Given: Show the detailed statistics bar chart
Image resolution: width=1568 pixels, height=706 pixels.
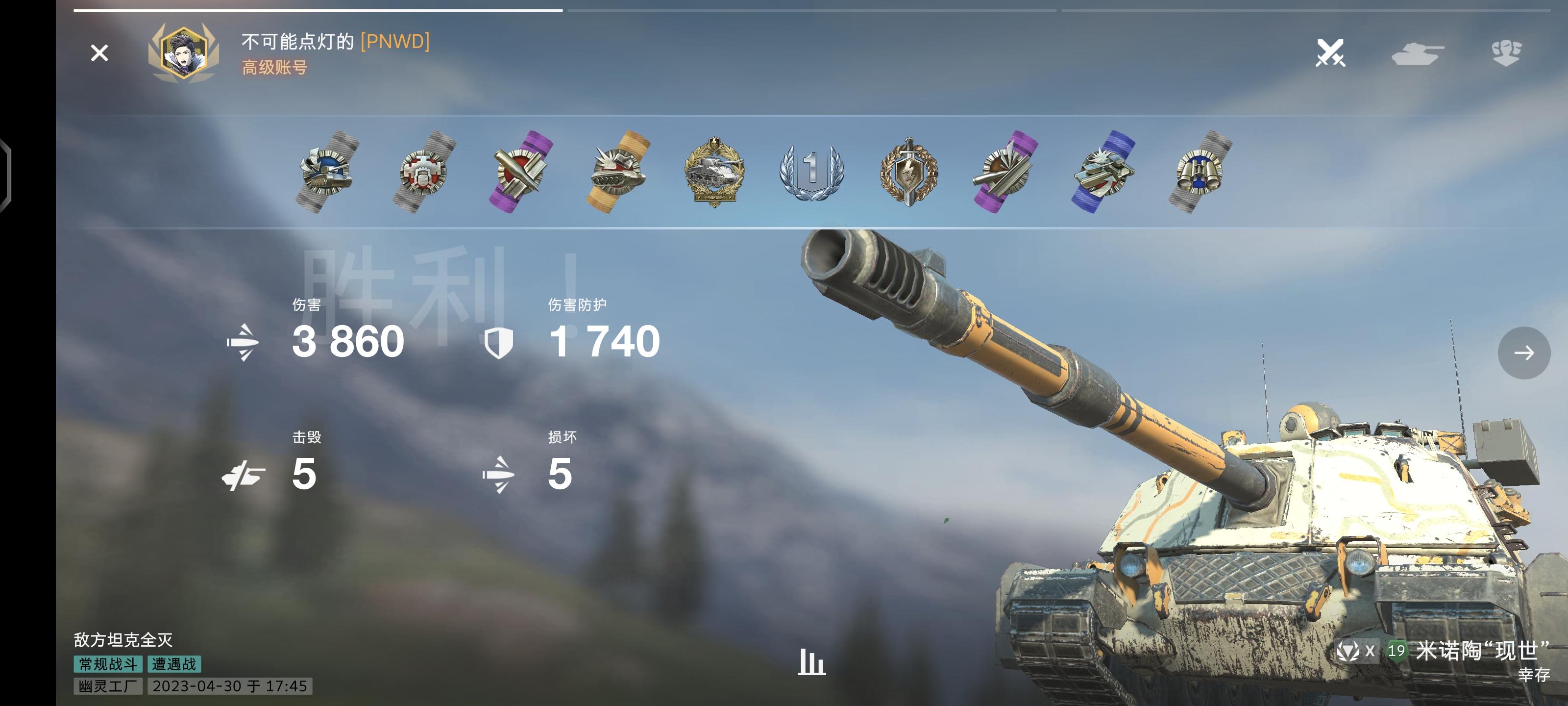Looking at the screenshot, I should tap(811, 662).
